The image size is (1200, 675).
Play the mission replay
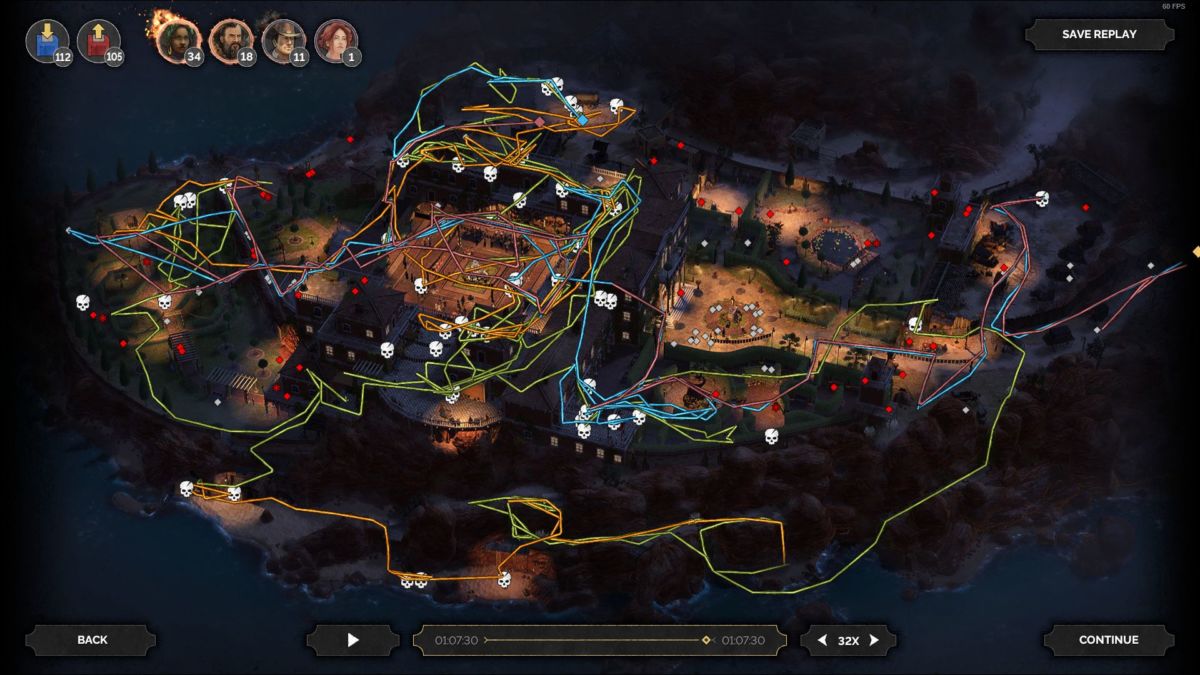352,640
